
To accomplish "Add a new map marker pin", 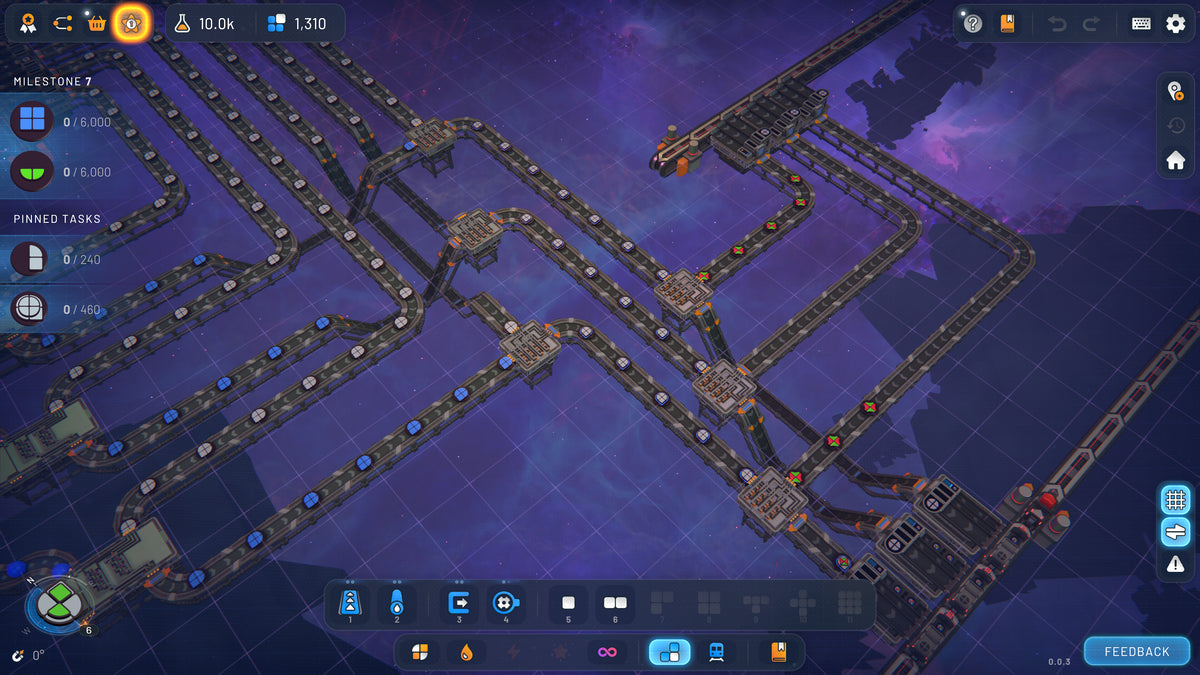I will click(1176, 92).
